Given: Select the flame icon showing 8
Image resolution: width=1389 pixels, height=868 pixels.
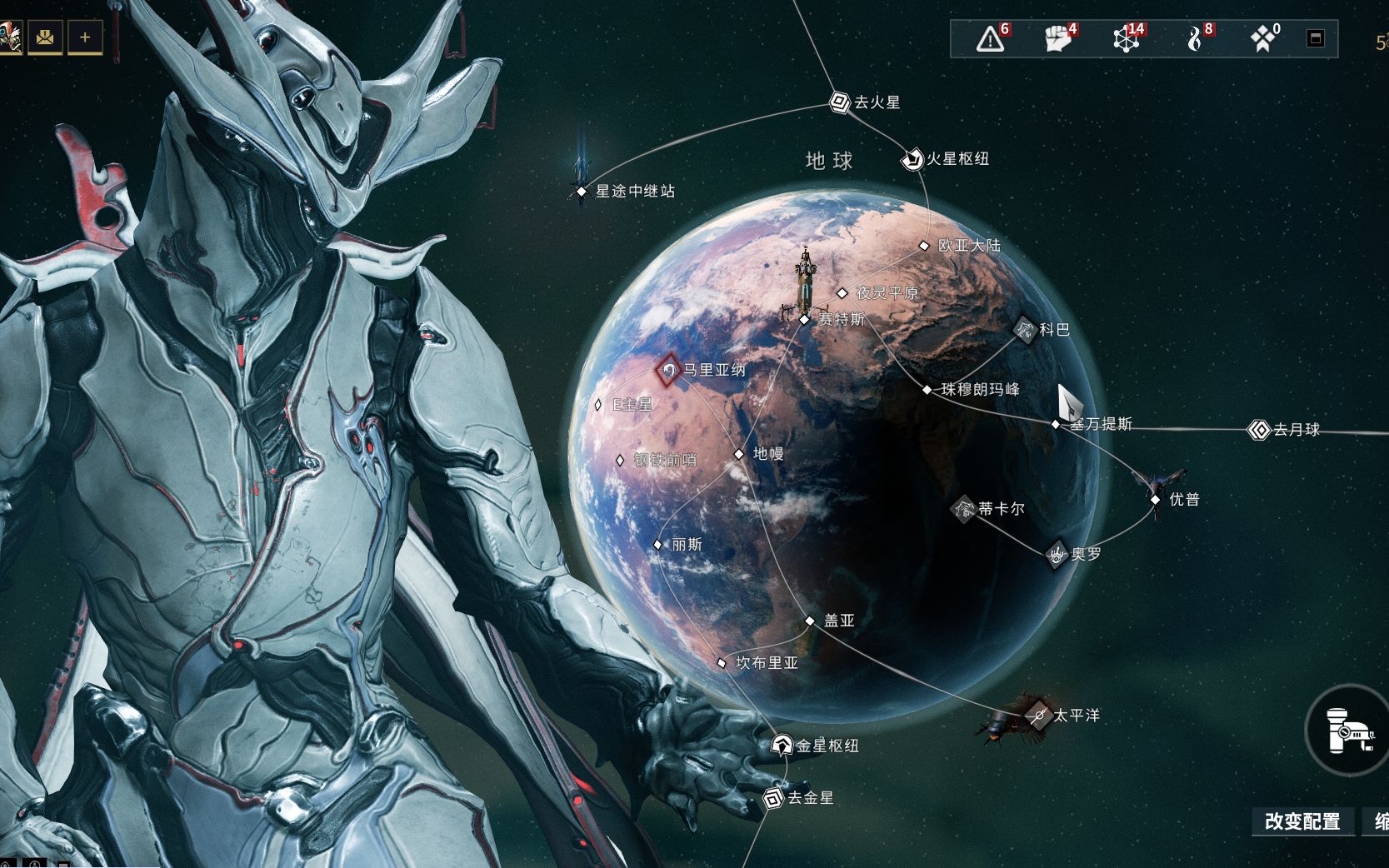Looking at the screenshot, I should pyautogui.click(x=1197, y=38).
